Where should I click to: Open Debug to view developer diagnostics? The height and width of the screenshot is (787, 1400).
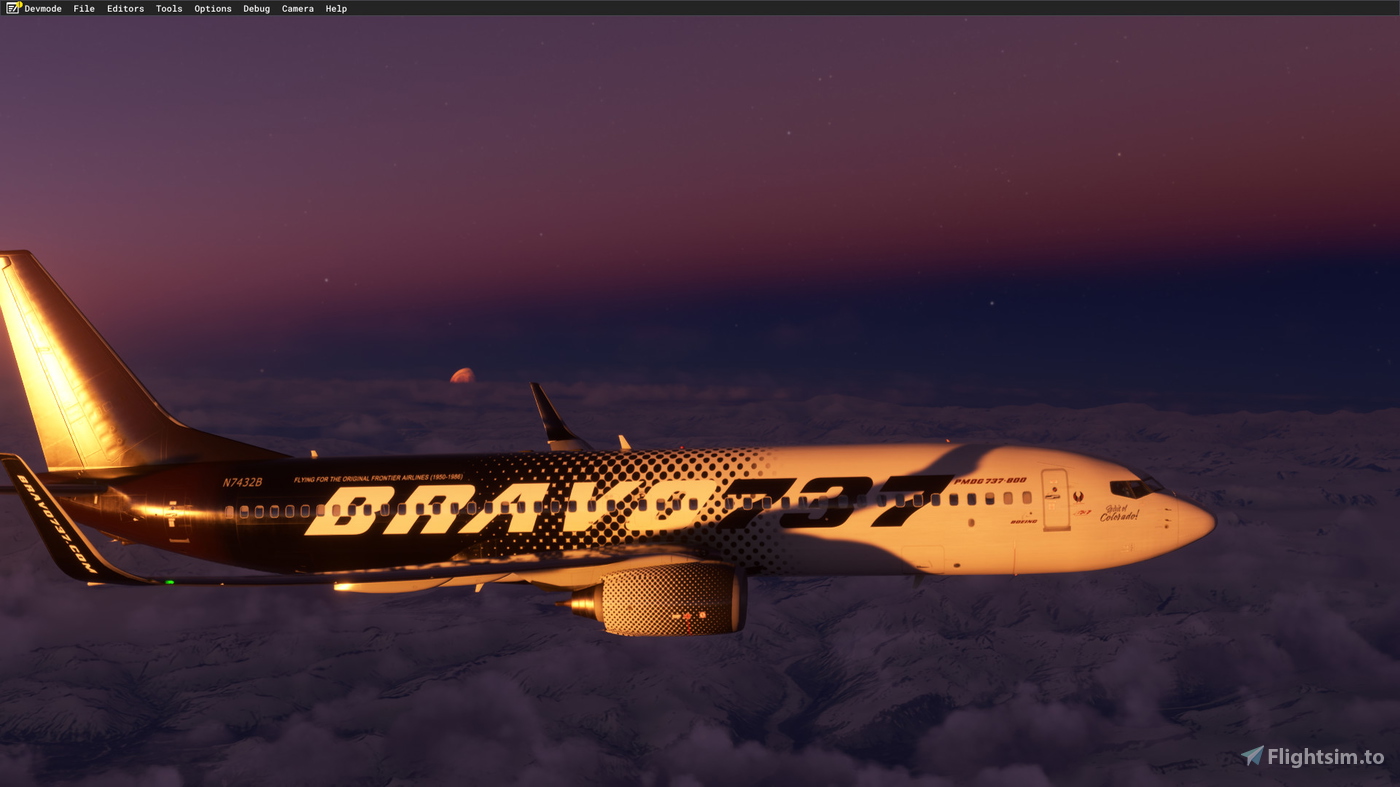256,8
